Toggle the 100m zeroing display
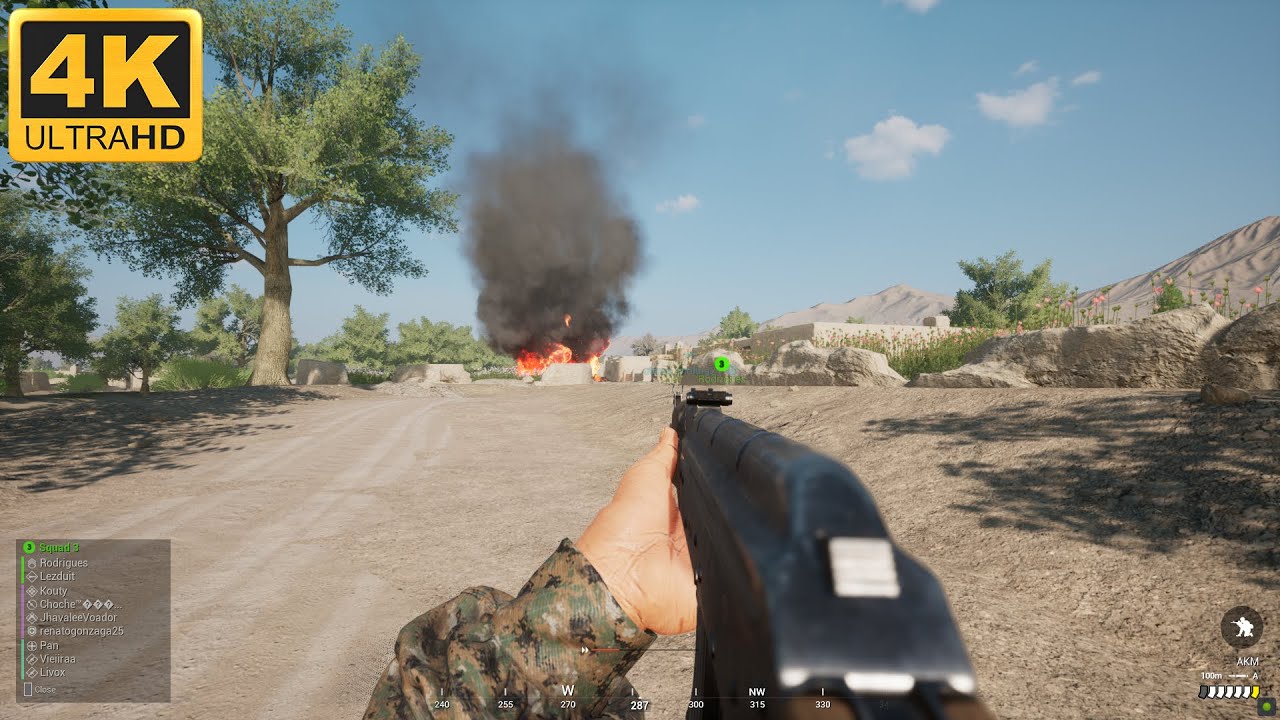The height and width of the screenshot is (720, 1280). click(1211, 675)
